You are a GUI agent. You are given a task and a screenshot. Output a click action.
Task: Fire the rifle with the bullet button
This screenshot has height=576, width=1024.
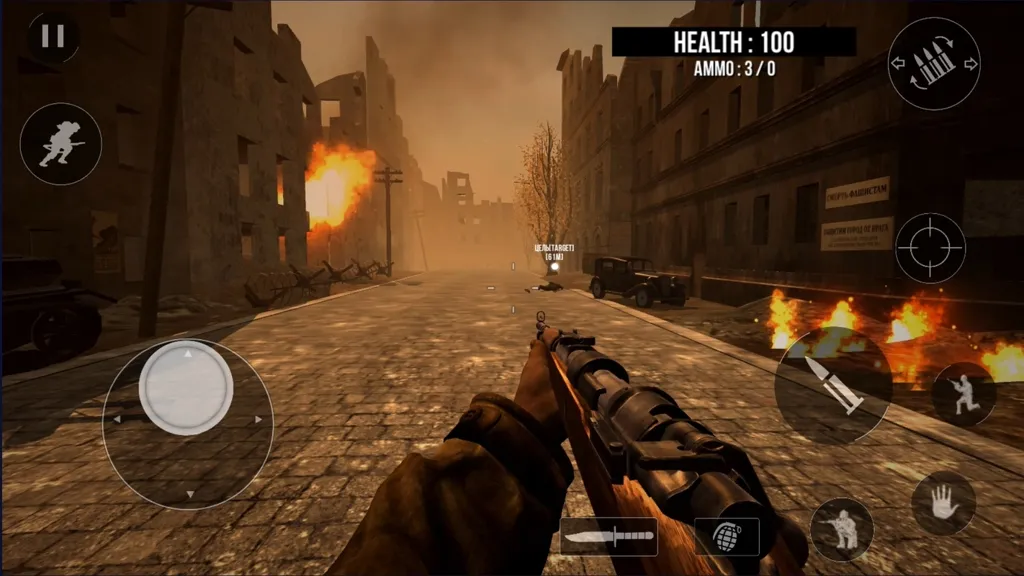coord(833,385)
